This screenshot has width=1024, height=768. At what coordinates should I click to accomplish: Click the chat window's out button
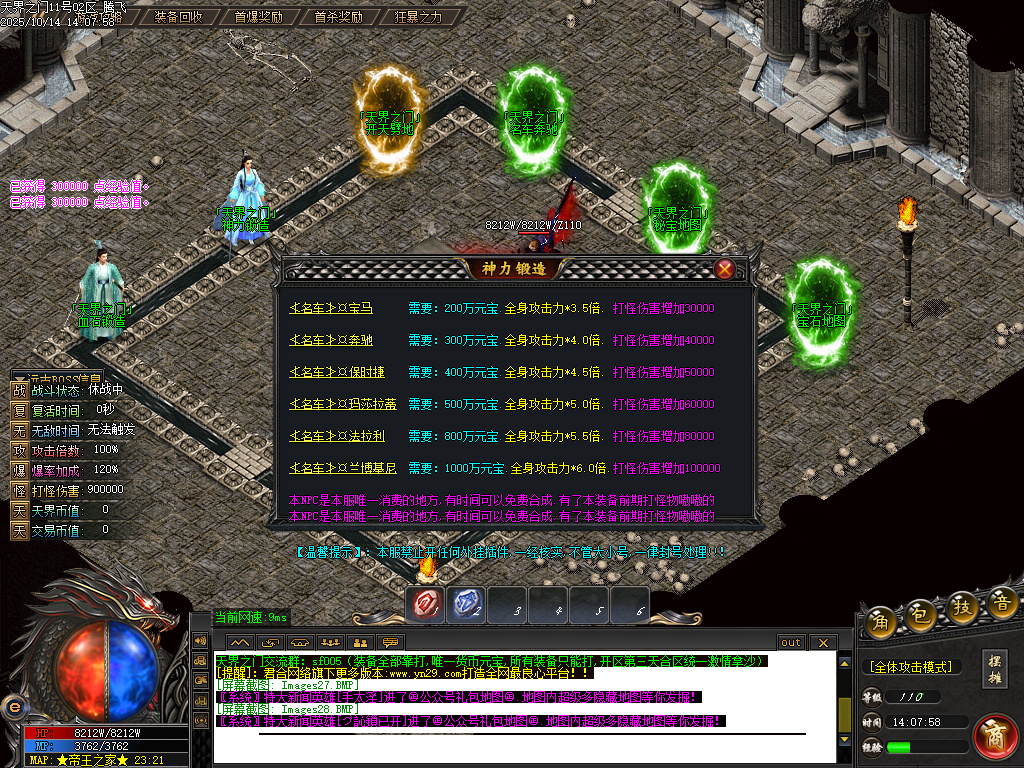coord(791,643)
